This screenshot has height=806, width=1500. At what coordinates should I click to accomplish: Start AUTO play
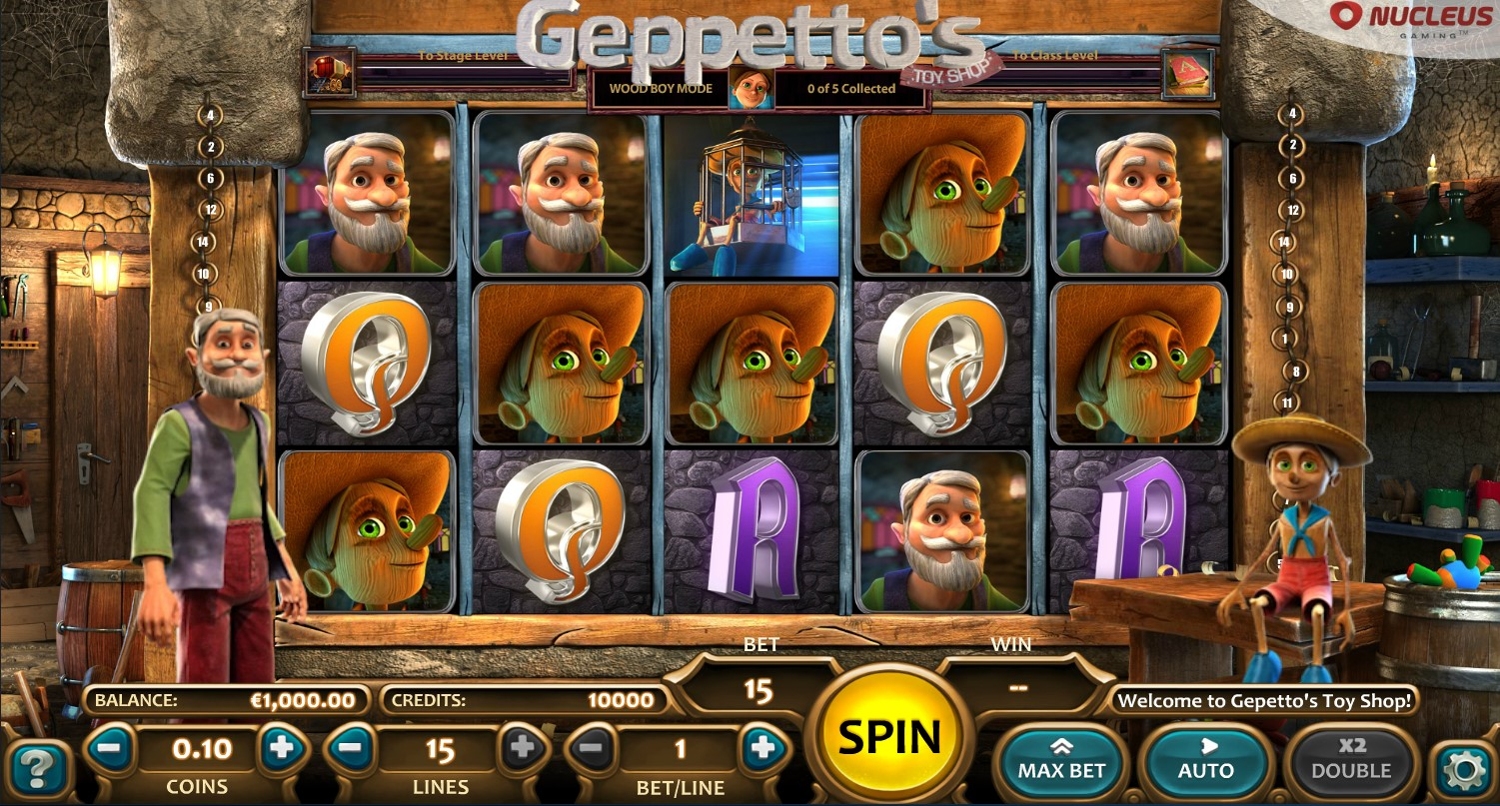pos(1206,760)
